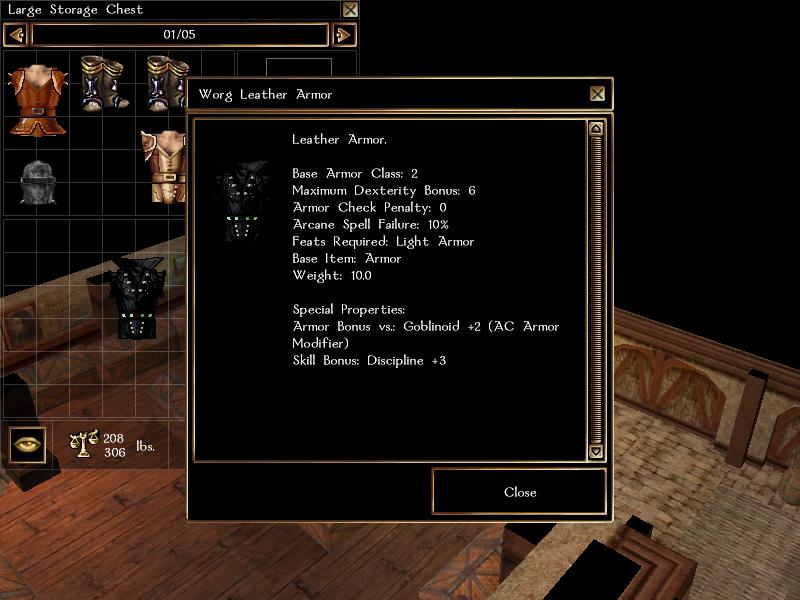The image size is (800, 600).
Task: Select the black Worg Leather Armor slot
Action: 136,298
